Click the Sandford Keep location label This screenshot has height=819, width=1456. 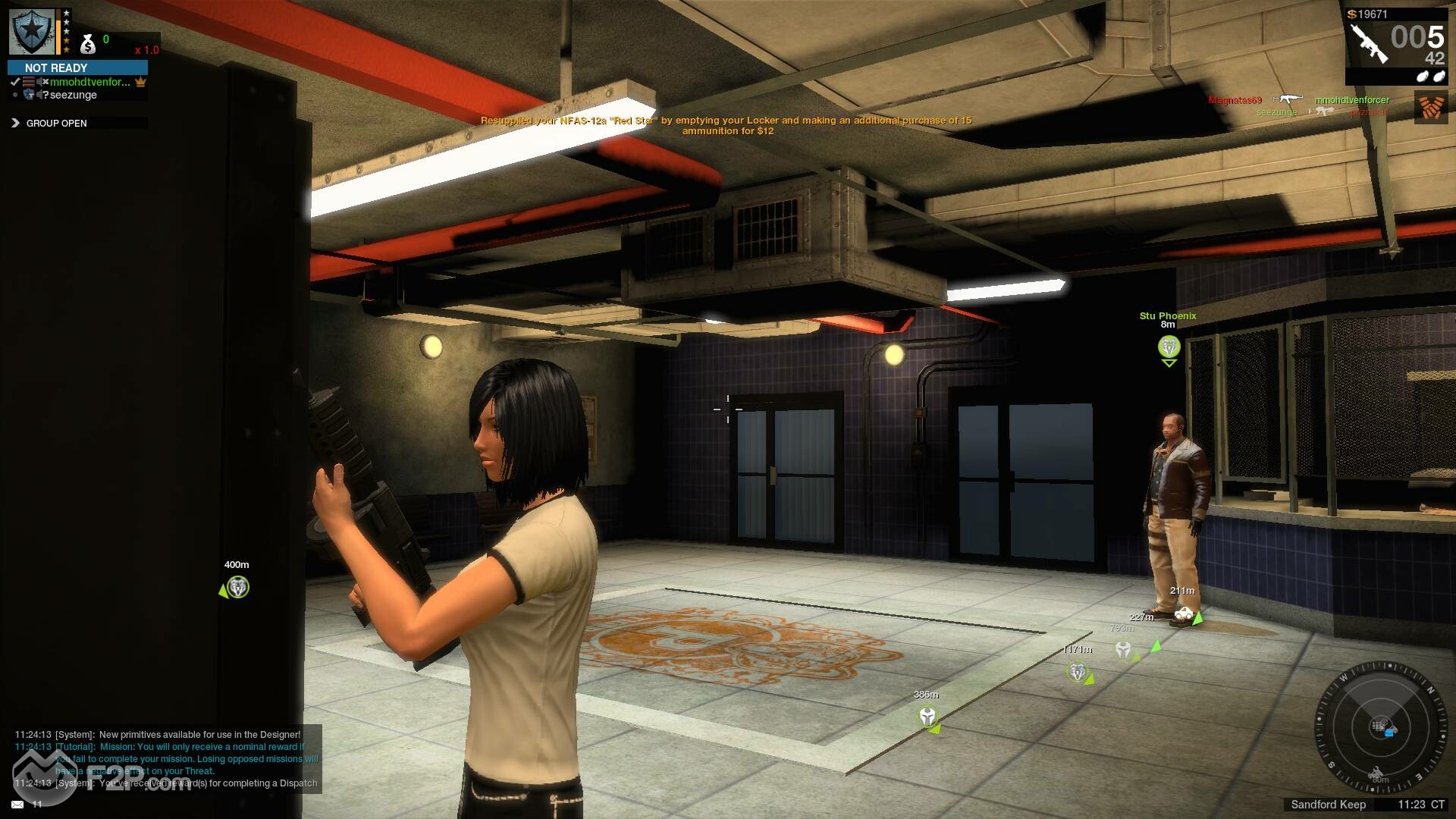click(1328, 805)
